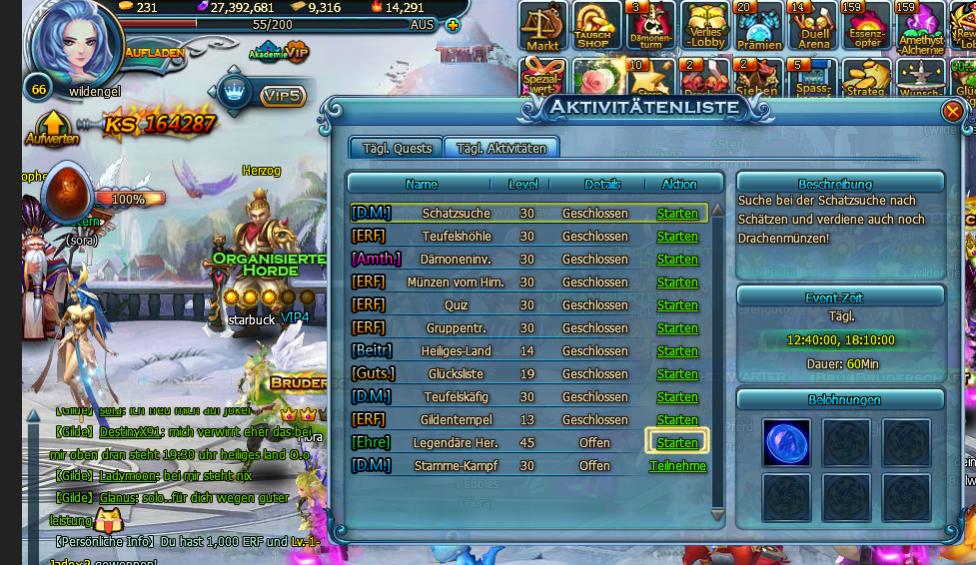
Task: Select the Teufelshöhle row in the list
Action: 455,236
